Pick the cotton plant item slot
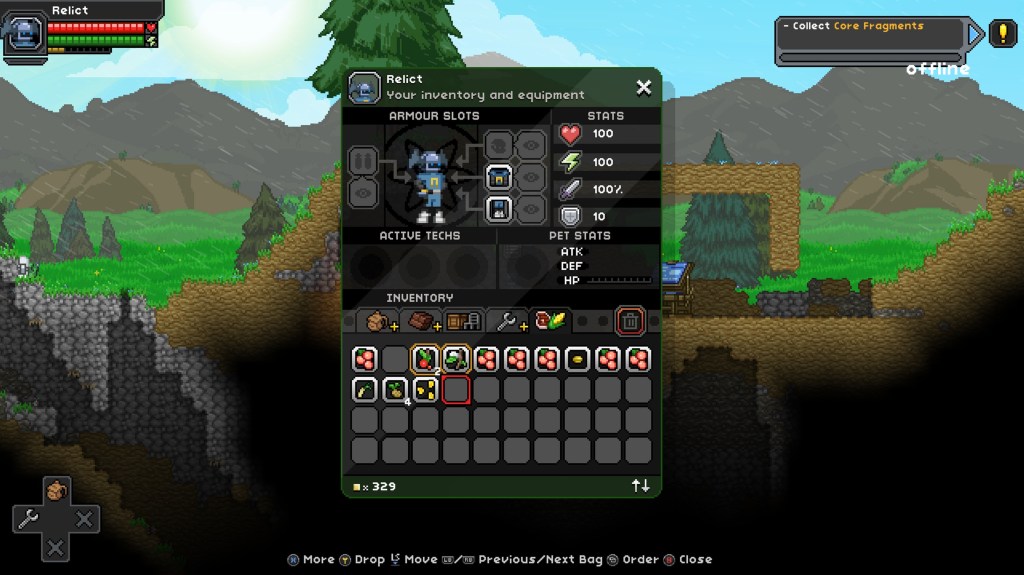 tap(457, 359)
